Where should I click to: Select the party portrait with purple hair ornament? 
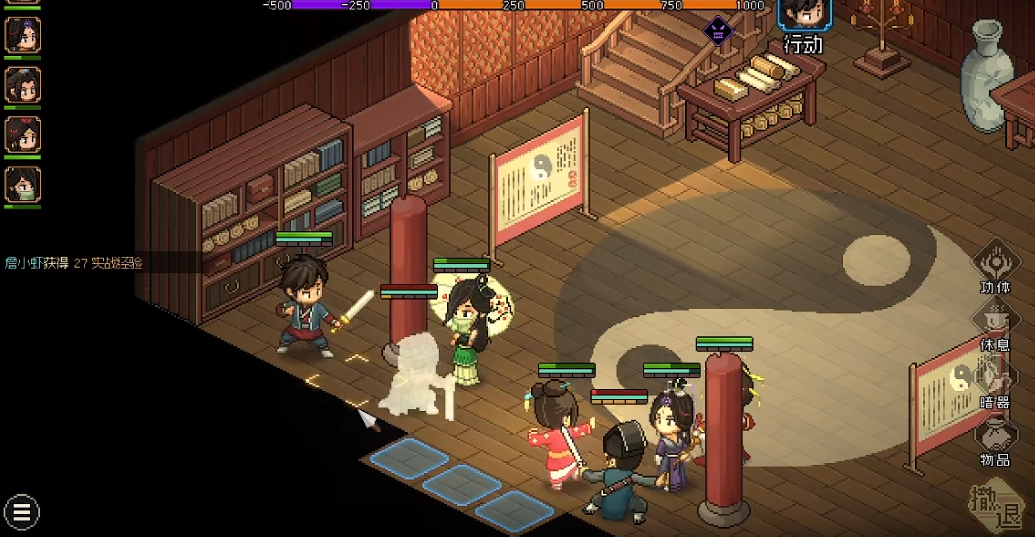[22, 35]
